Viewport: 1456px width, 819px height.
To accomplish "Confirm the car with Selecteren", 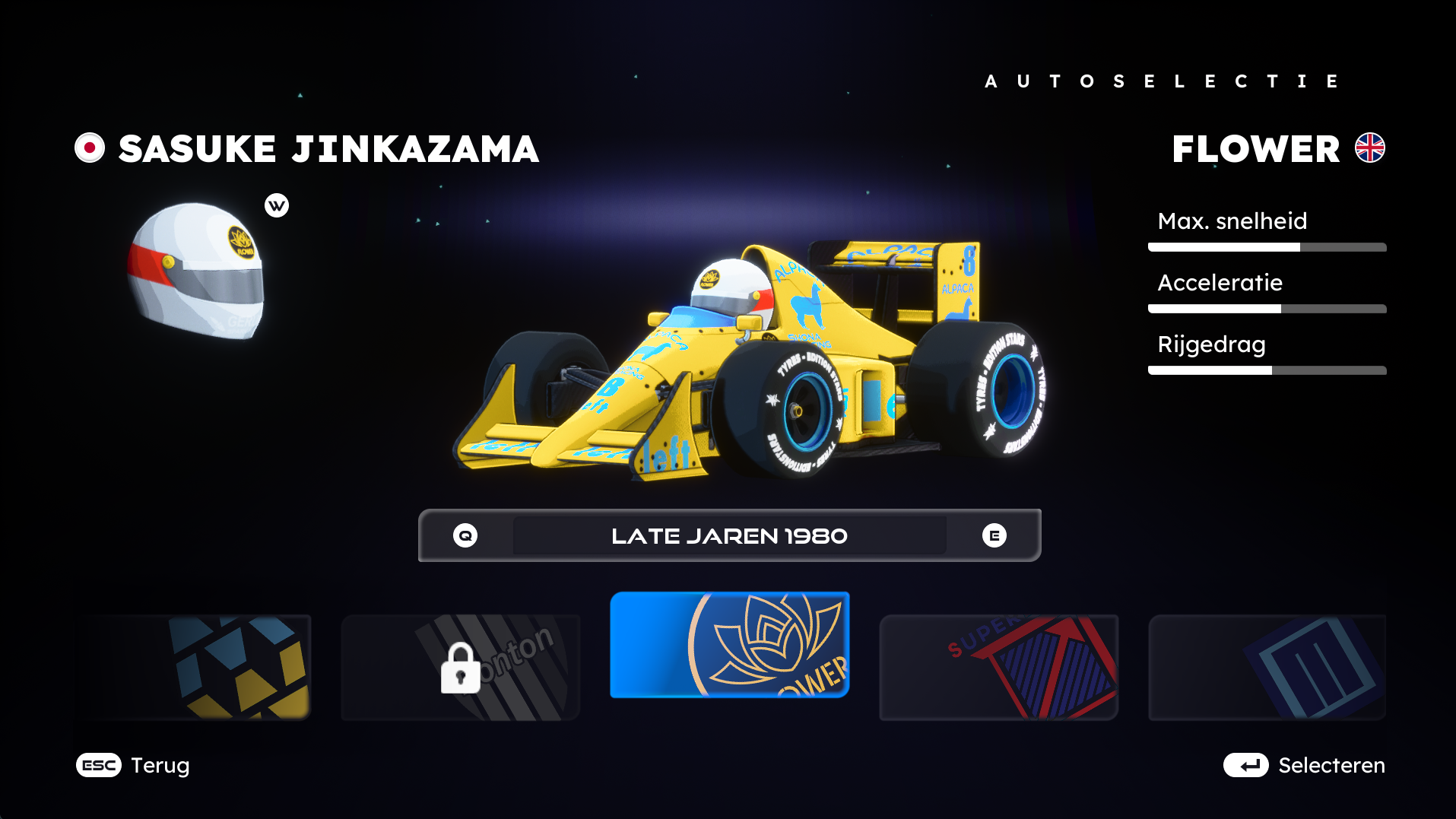I will 1304,765.
